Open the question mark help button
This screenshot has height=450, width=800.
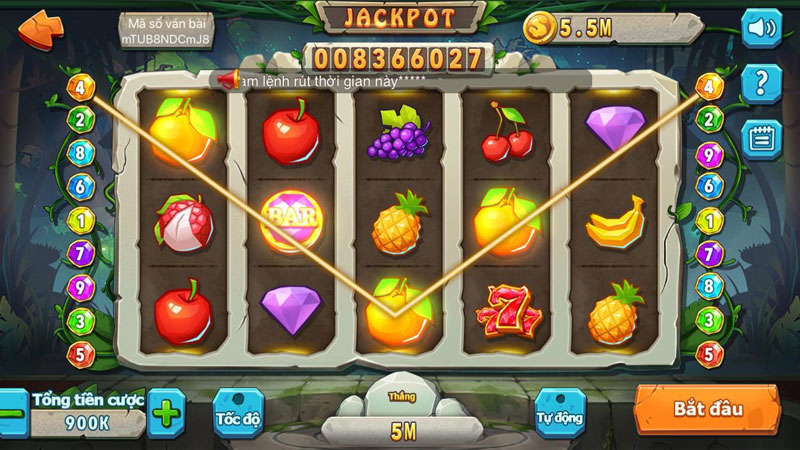click(x=761, y=82)
